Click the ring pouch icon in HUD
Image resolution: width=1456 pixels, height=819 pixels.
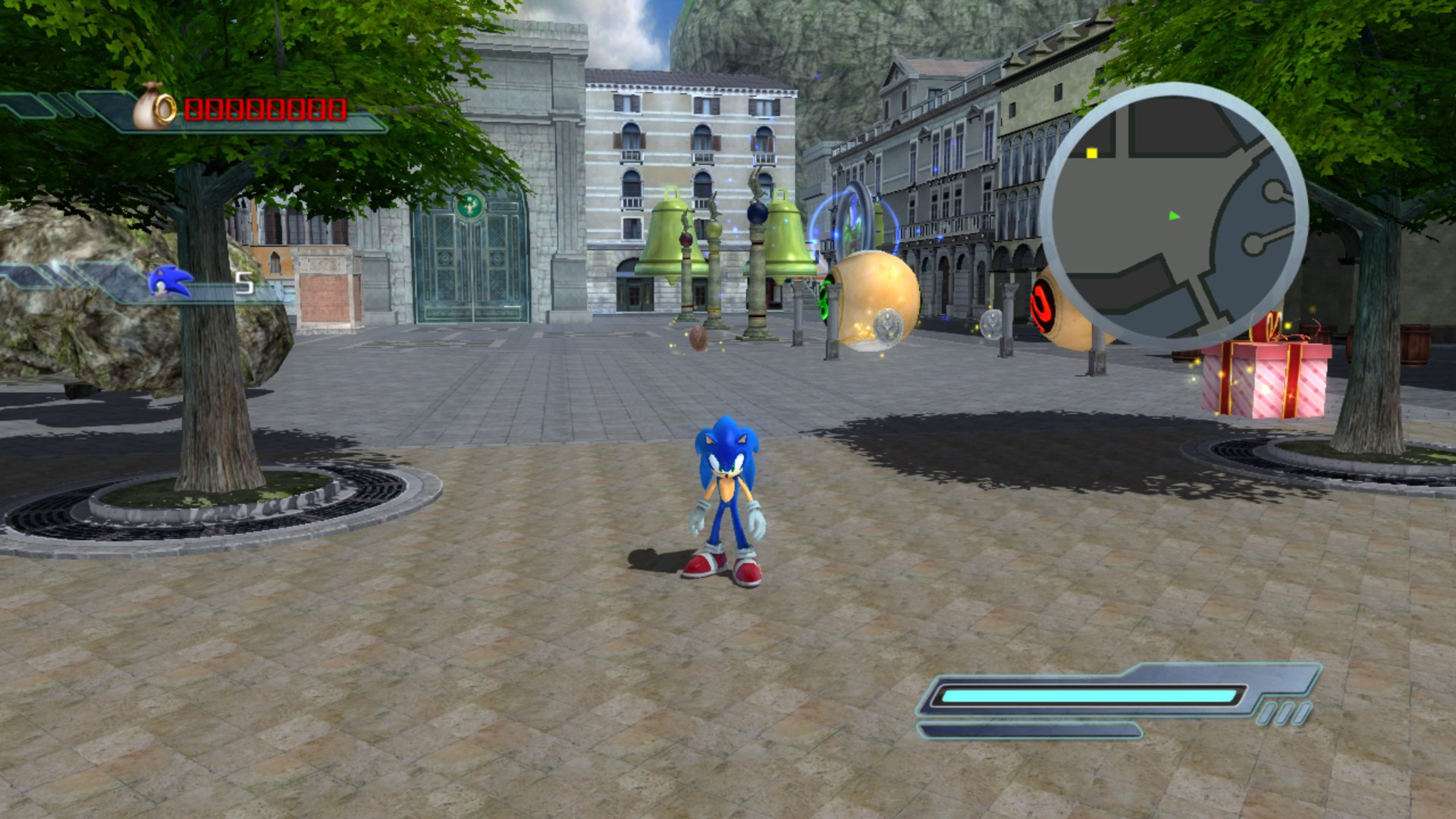point(149,108)
